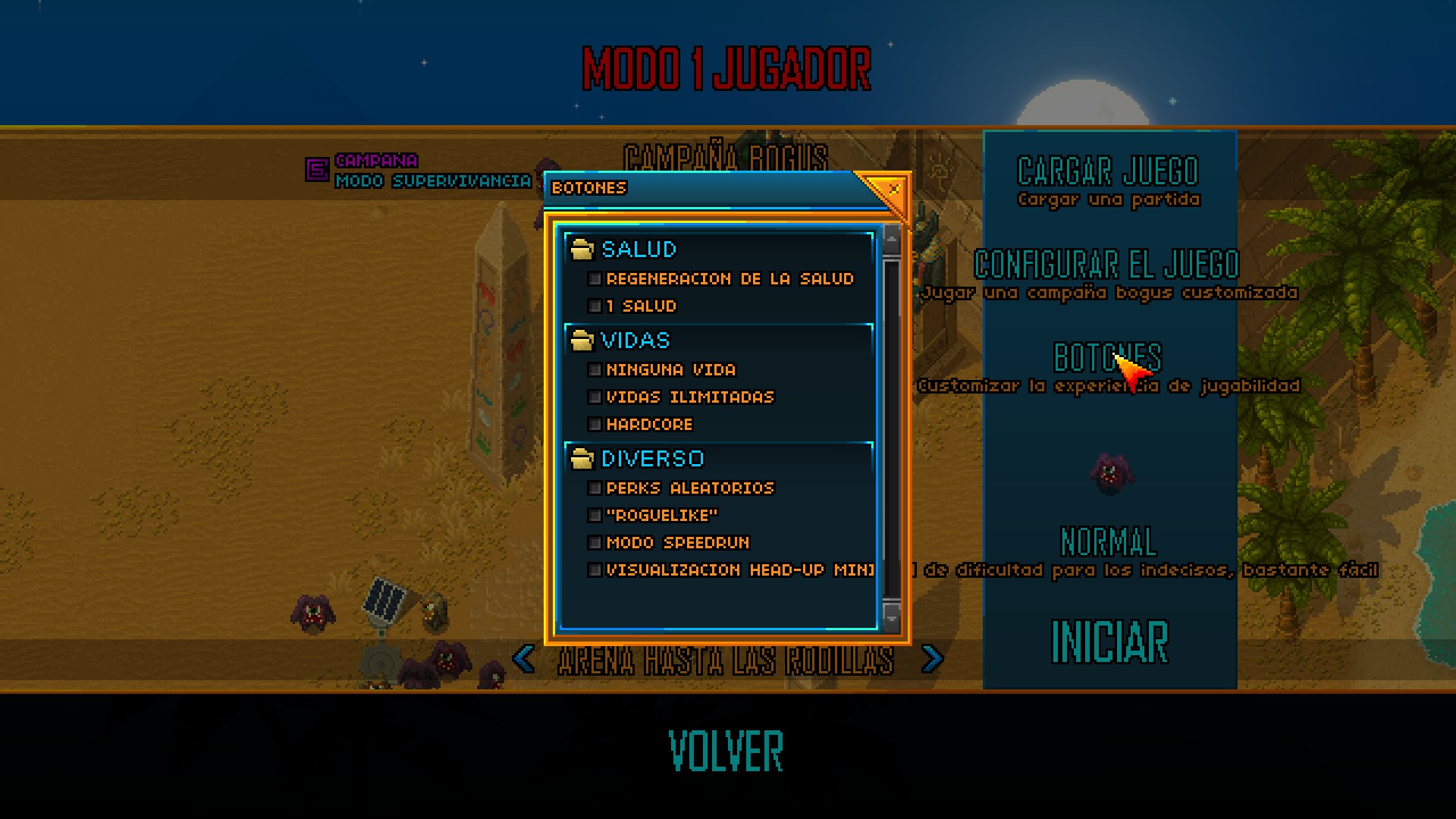Collapse the Diverso folder category
This screenshot has width=1456, height=819.
point(582,459)
